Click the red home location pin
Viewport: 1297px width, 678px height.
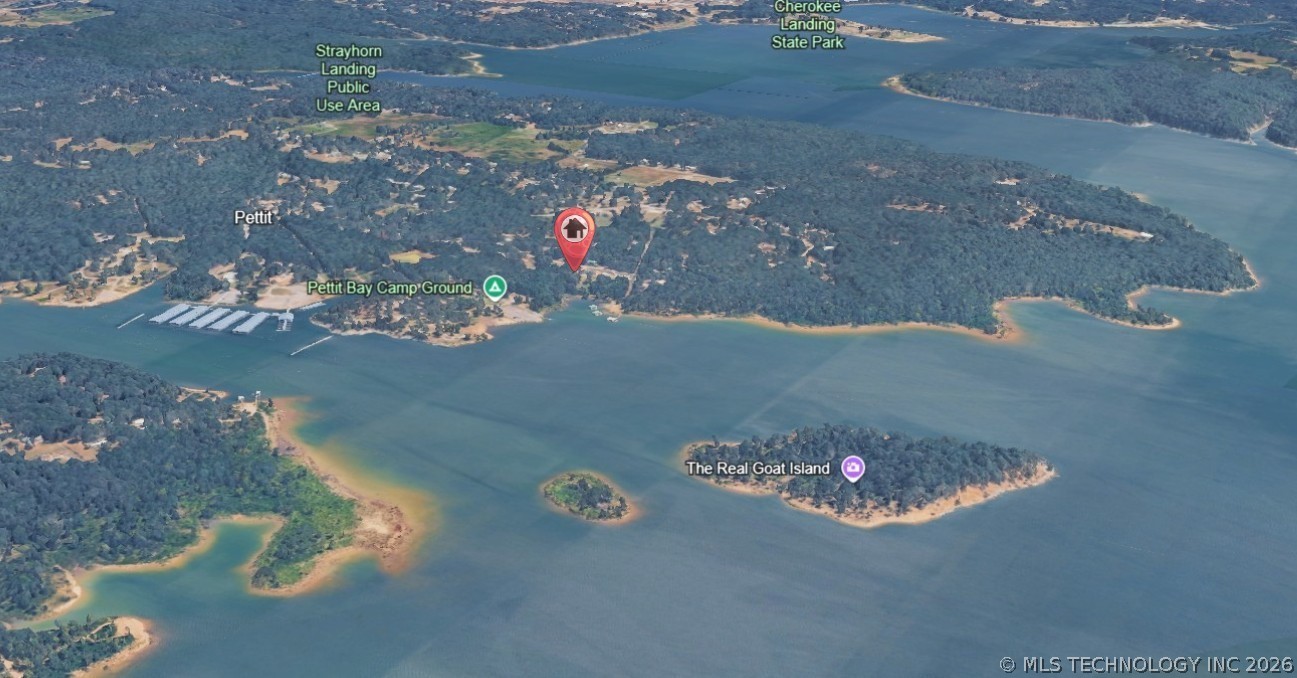(574, 233)
